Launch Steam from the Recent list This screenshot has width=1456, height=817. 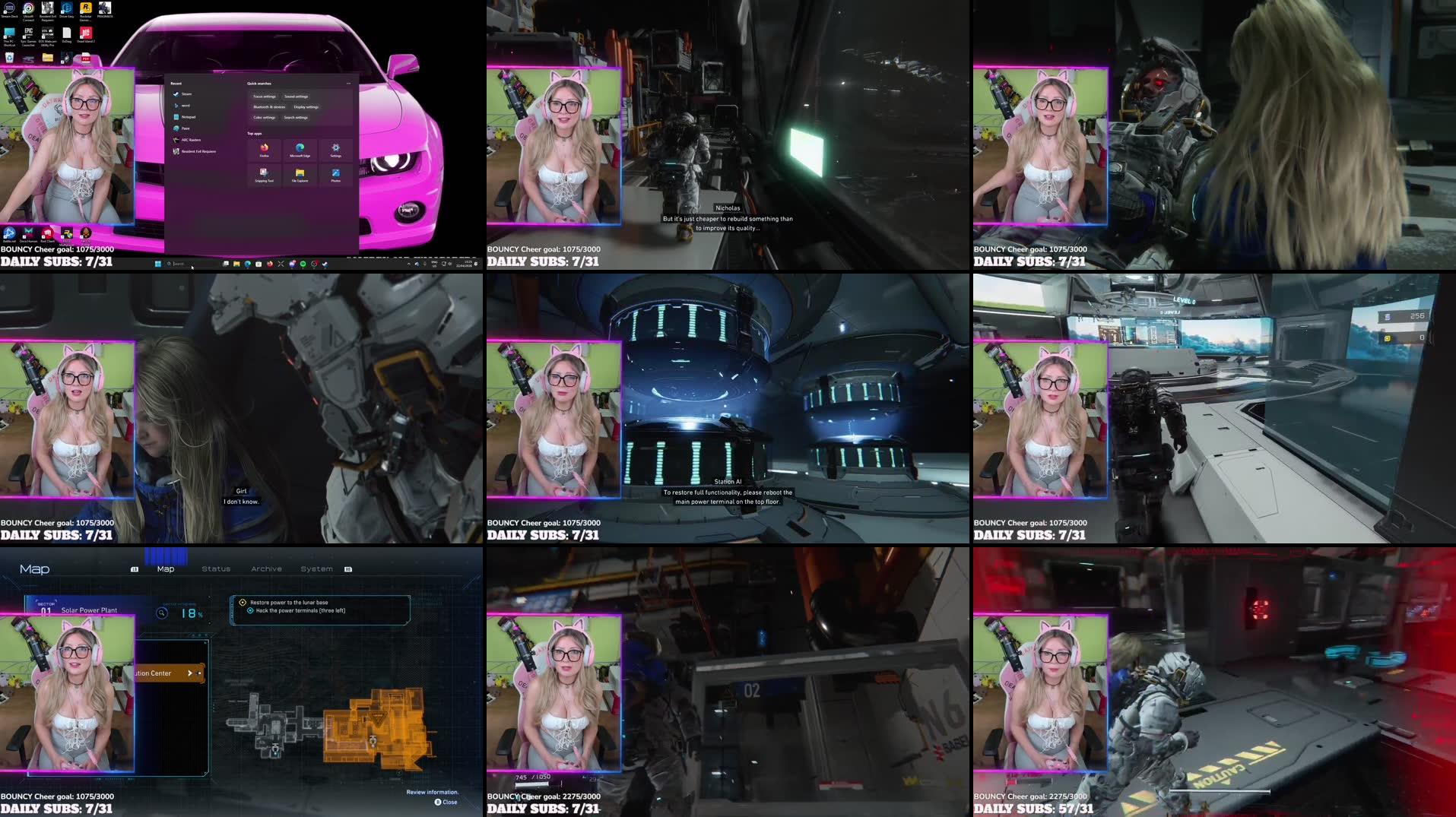(x=186, y=93)
